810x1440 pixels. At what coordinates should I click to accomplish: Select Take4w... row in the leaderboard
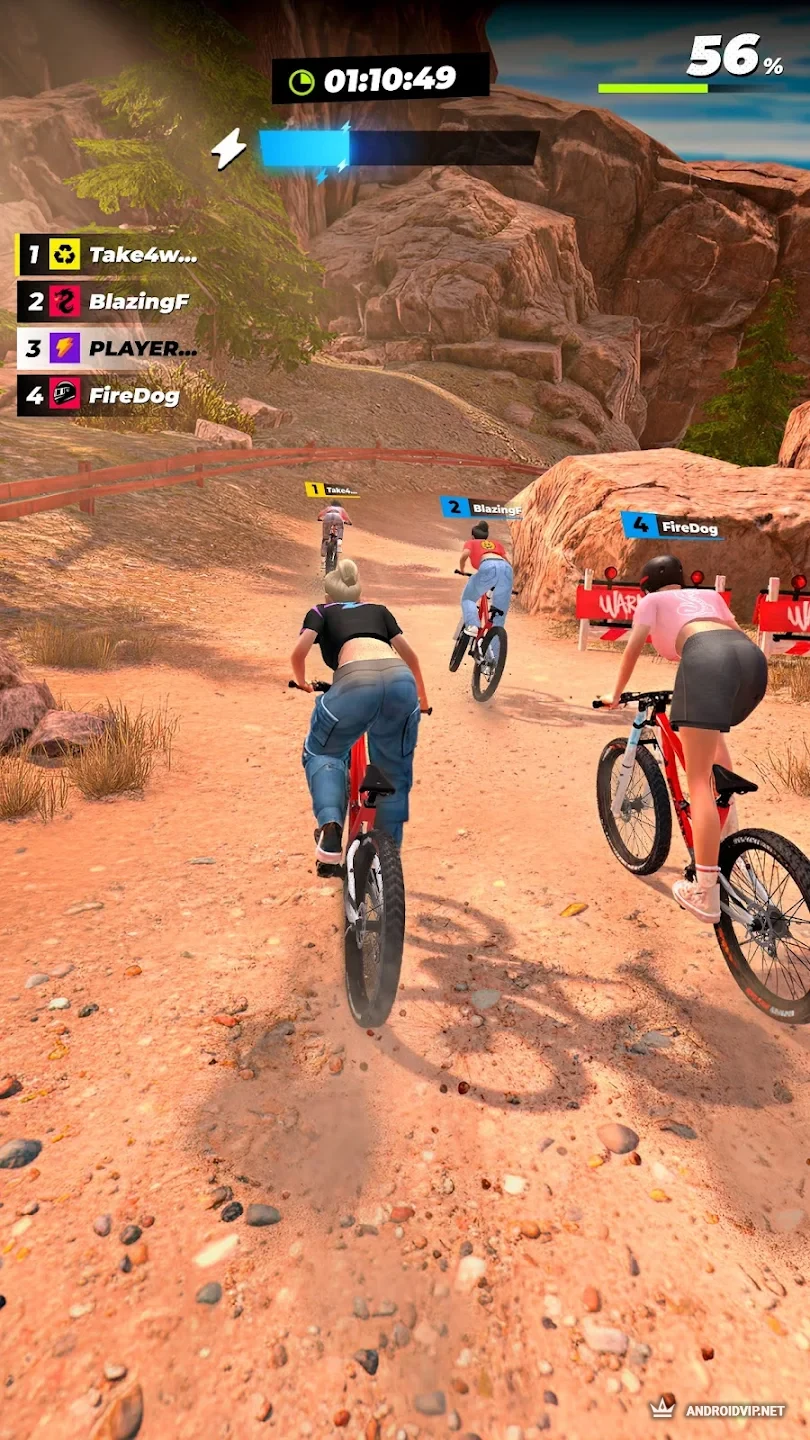108,254
